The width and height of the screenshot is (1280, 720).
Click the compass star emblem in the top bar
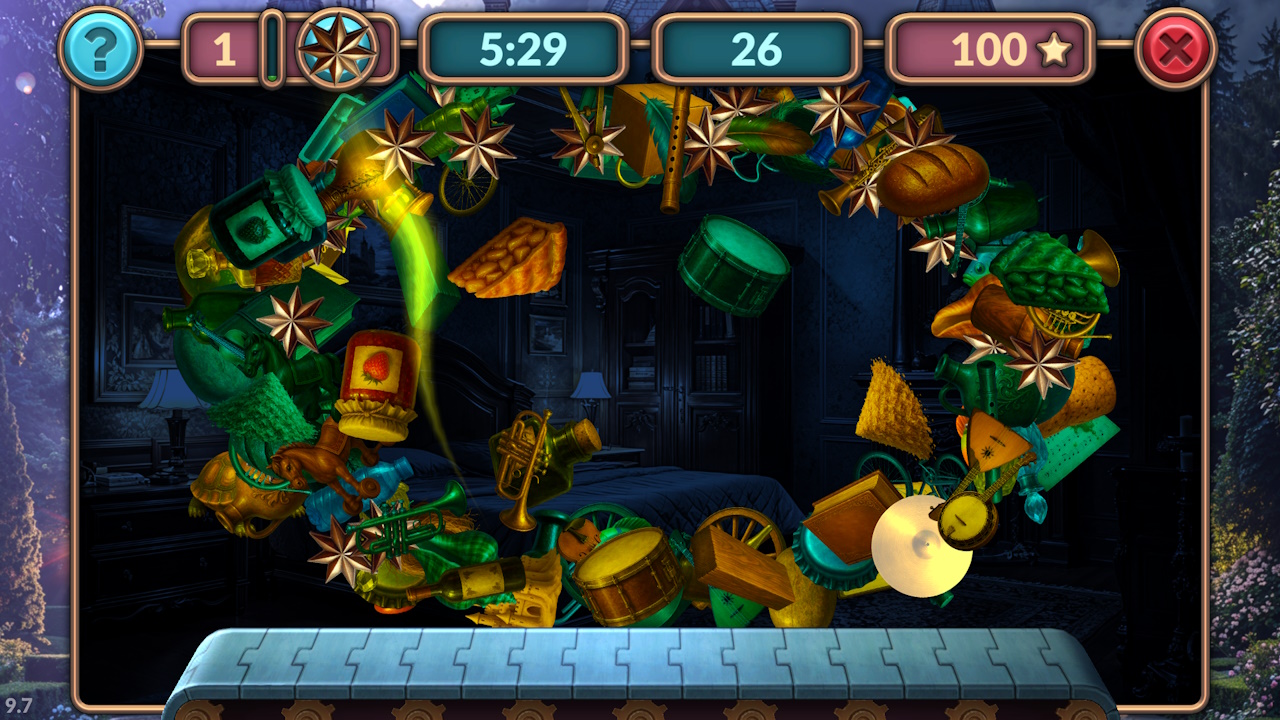pyautogui.click(x=337, y=48)
